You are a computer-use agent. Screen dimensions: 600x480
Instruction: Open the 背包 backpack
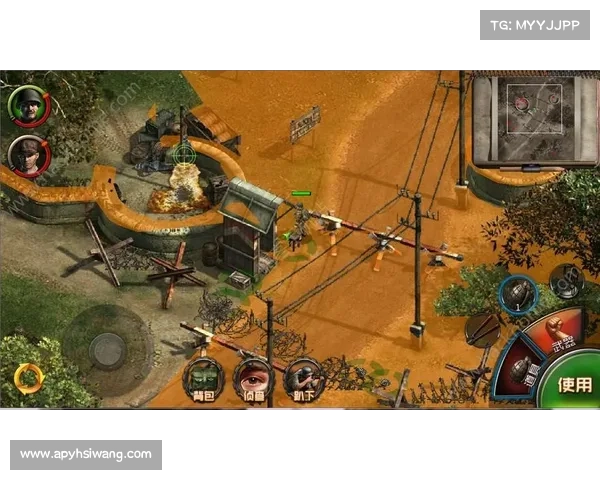tap(202, 377)
